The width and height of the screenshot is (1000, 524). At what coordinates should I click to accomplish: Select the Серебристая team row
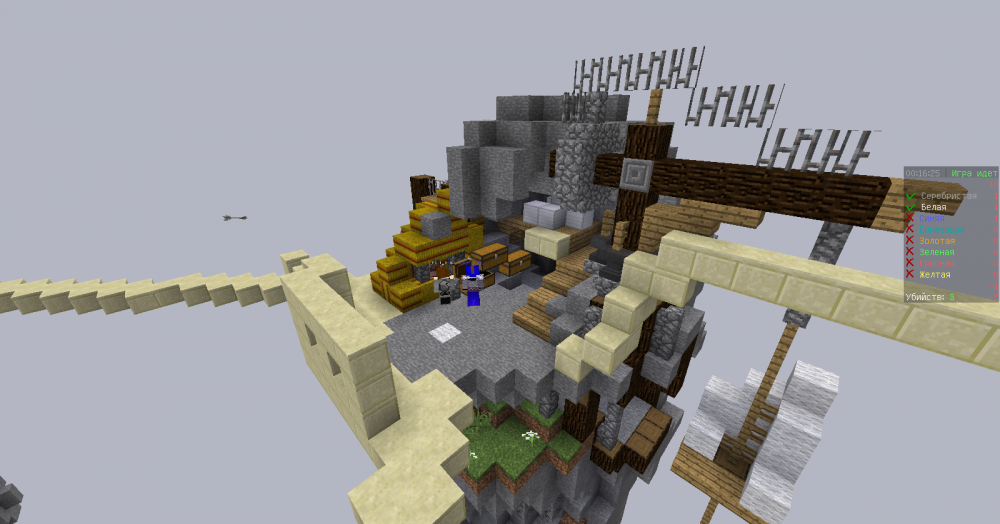[x=948, y=196]
